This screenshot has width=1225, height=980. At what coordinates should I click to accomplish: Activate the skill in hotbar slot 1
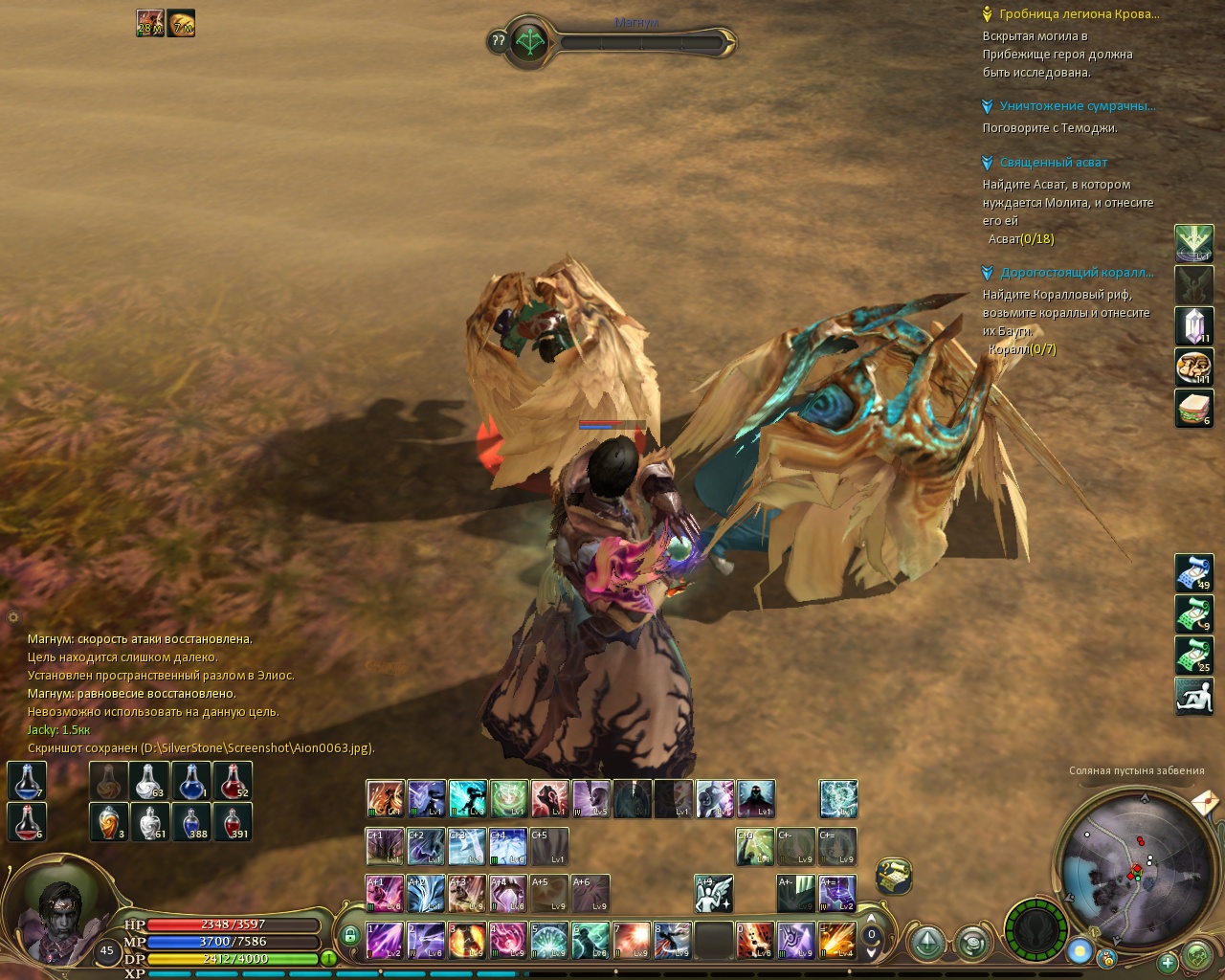click(x=385, y=940)
